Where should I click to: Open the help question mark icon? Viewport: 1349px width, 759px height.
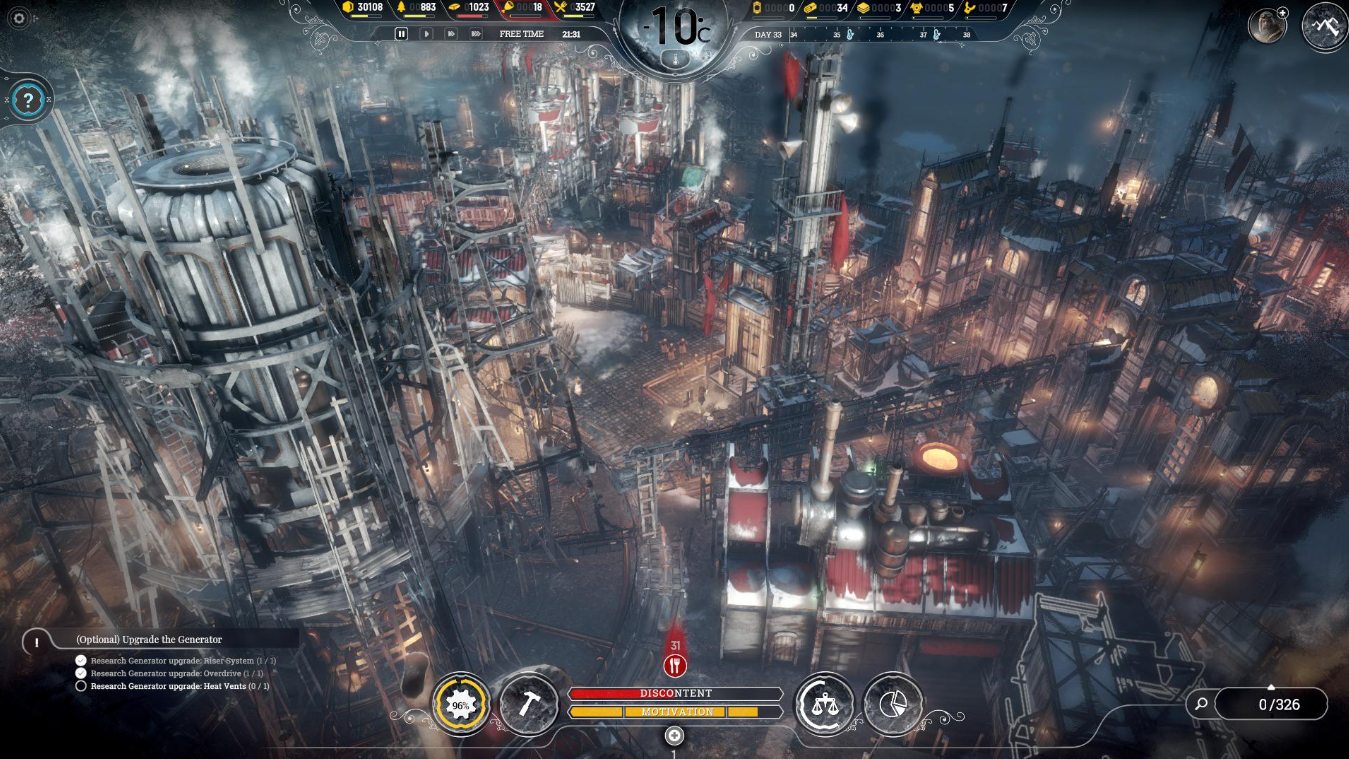[28, 99]
